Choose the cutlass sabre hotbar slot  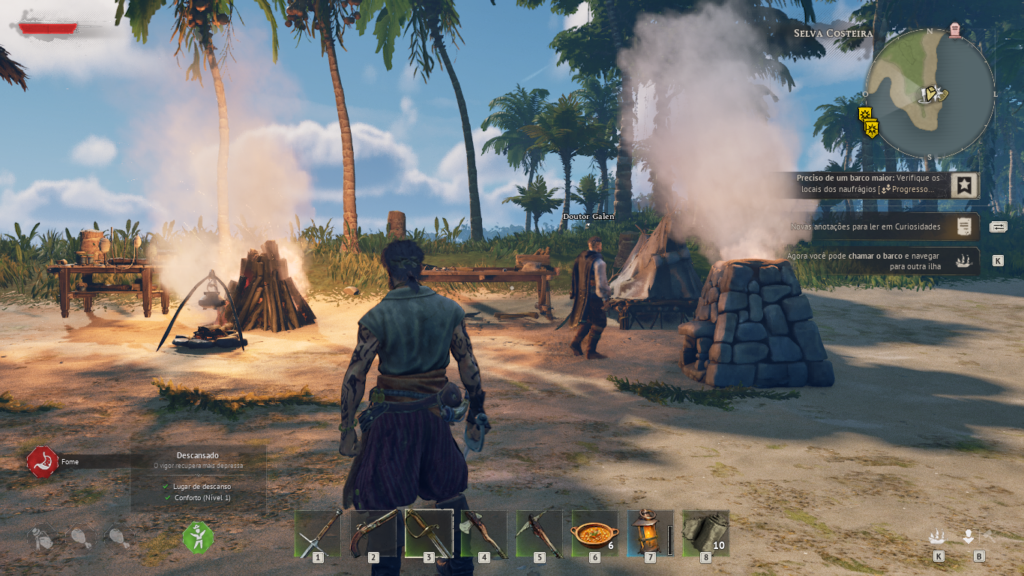(428, 534)
